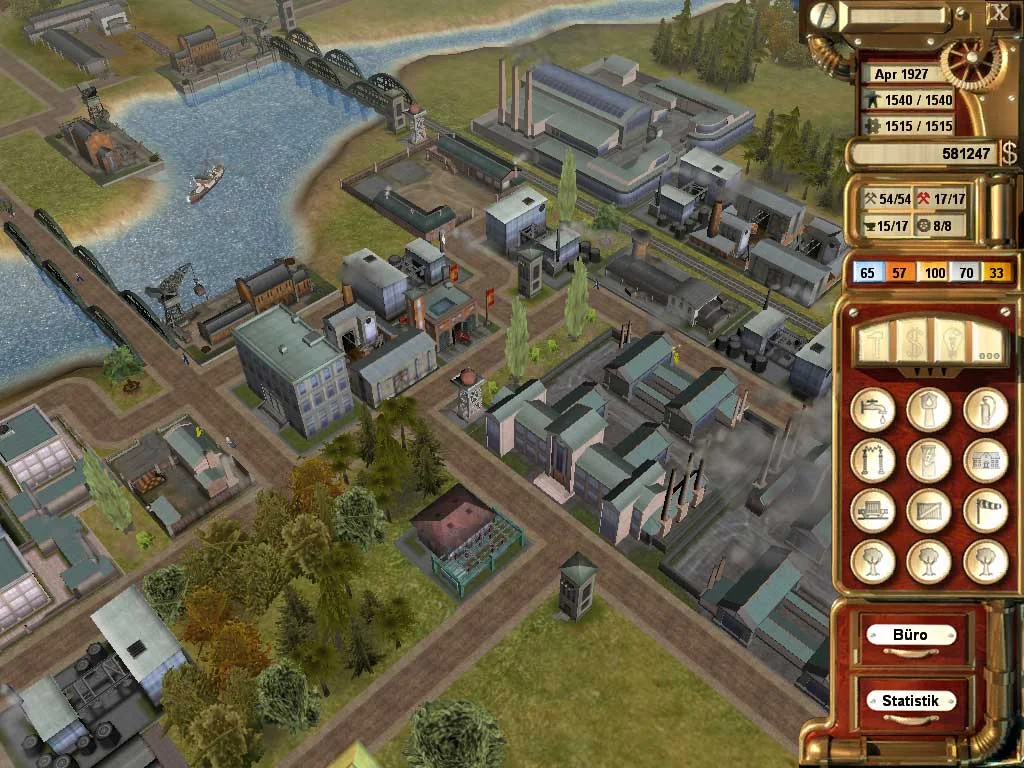Viewport: 1024px width, 768px height.
Task: Choose the water tower build icon
Action: click(928, 409)
